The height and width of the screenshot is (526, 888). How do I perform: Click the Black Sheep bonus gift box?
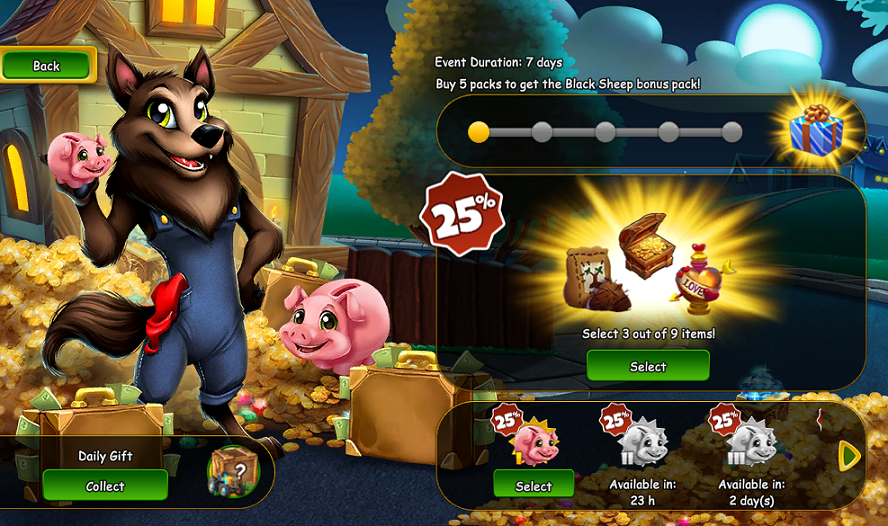815,132
